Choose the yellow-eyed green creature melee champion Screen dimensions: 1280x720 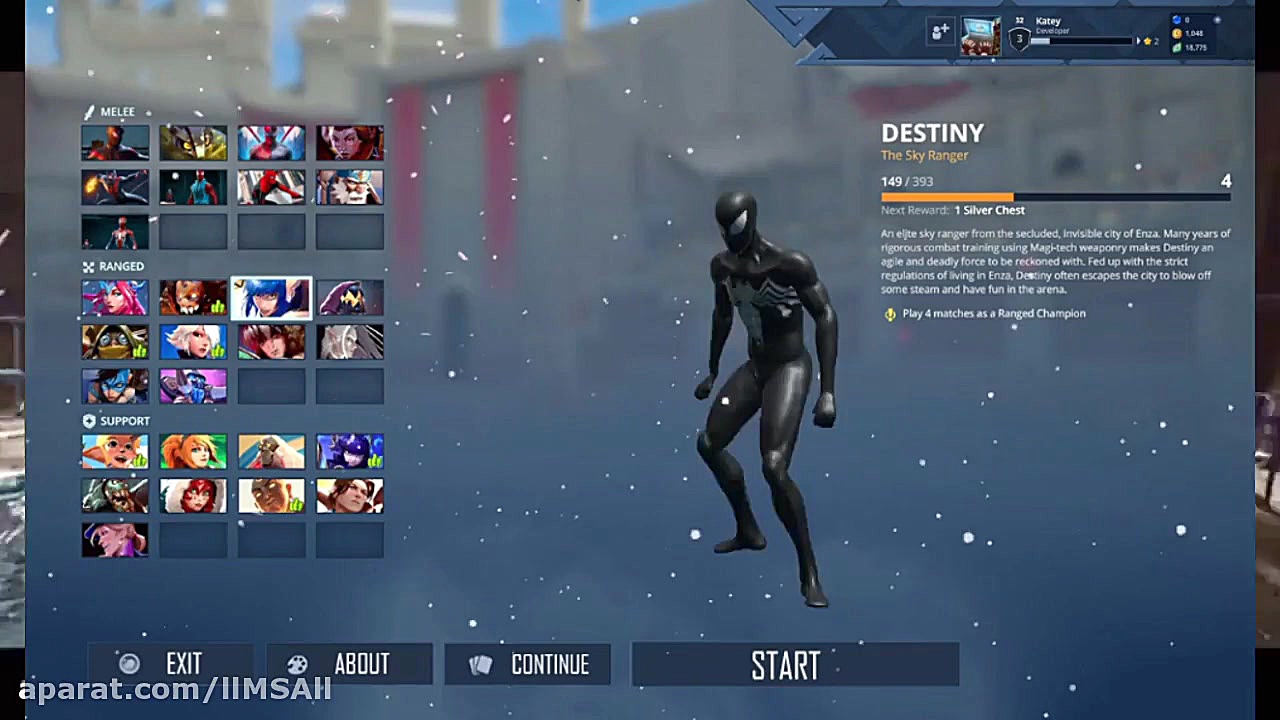[x=193, y=143]
